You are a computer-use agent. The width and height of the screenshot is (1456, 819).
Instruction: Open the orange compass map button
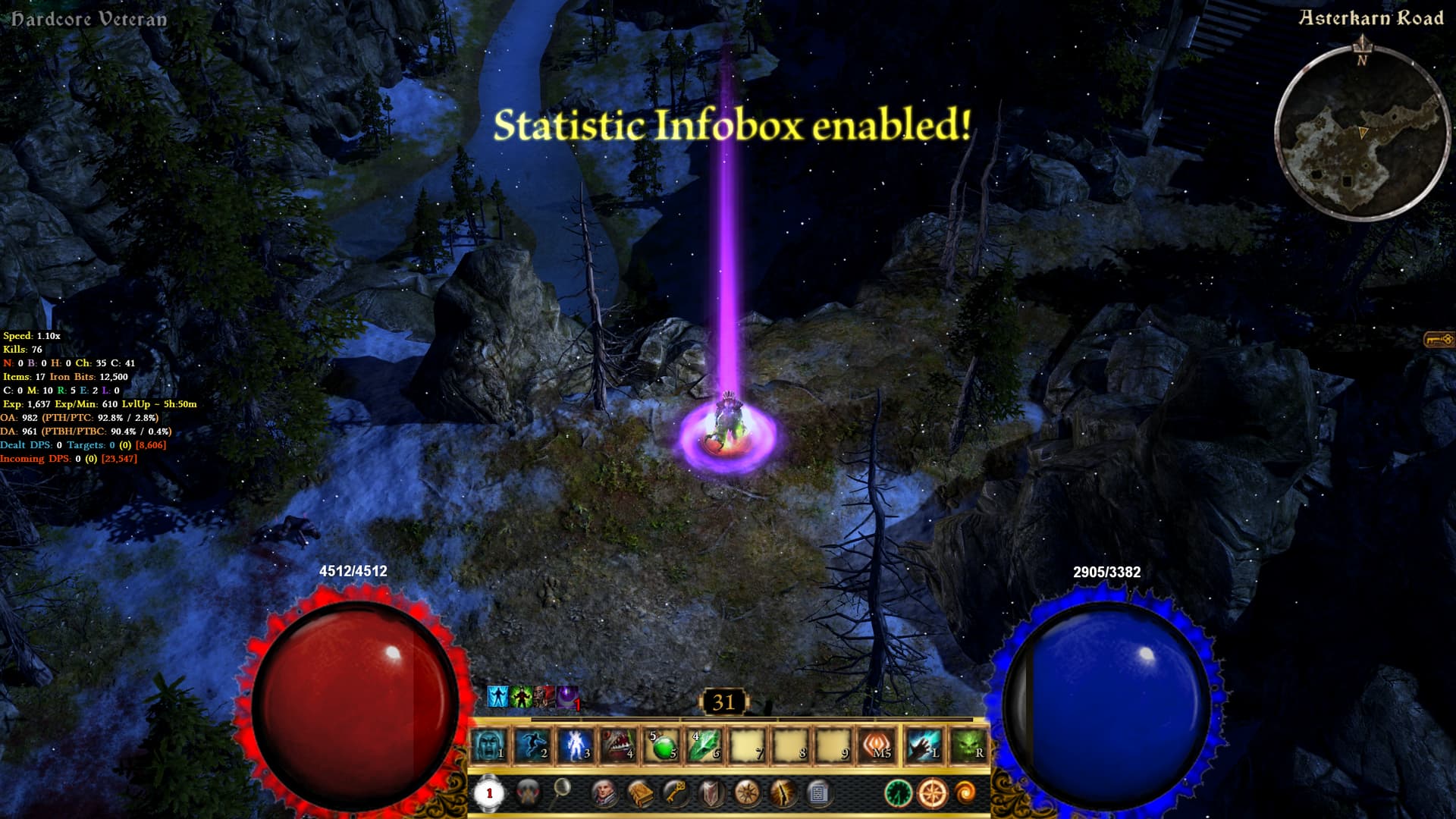click(x=932, y=793)
